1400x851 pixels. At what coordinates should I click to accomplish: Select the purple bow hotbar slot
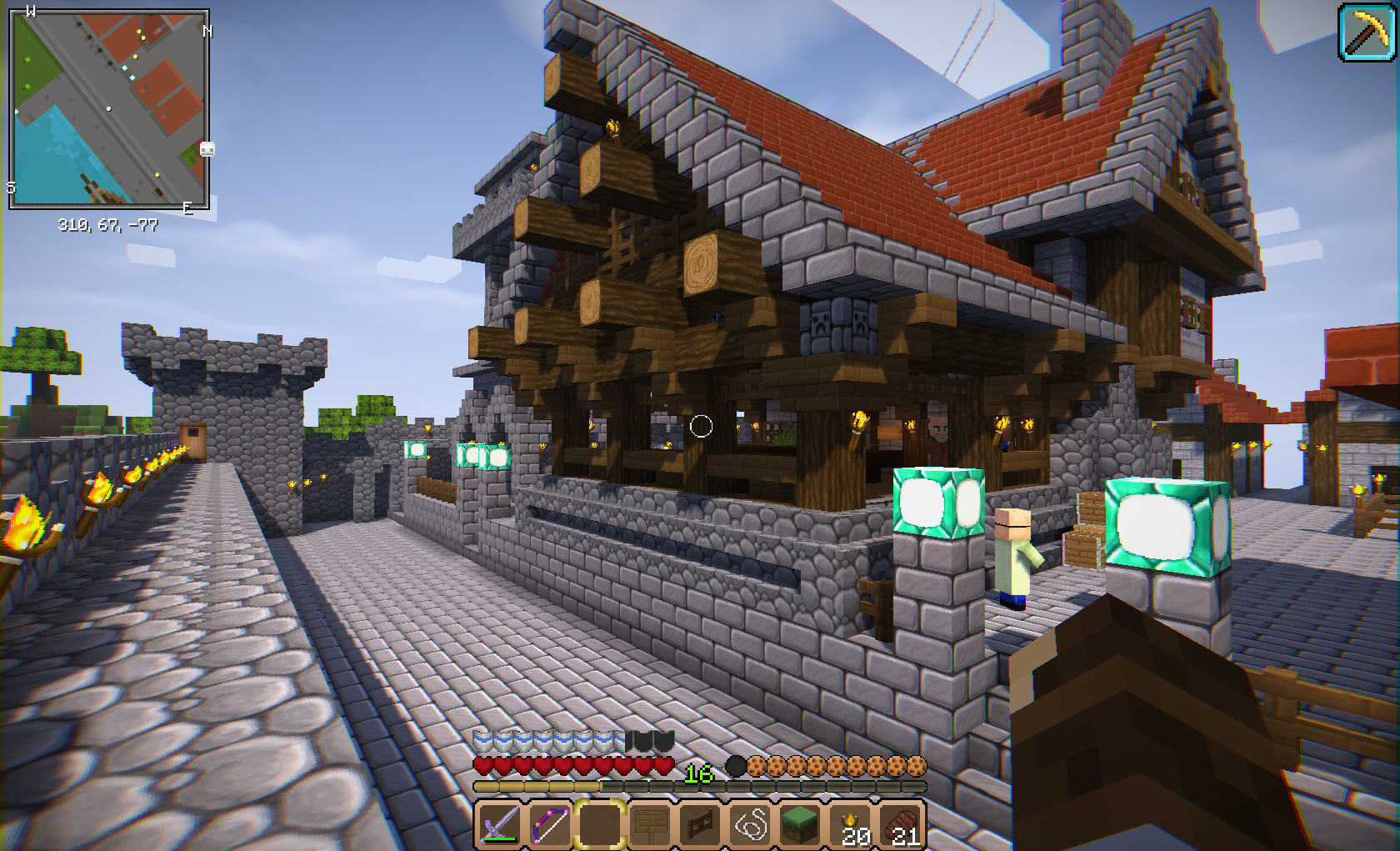pyautogui.click(x=550, y=825)
